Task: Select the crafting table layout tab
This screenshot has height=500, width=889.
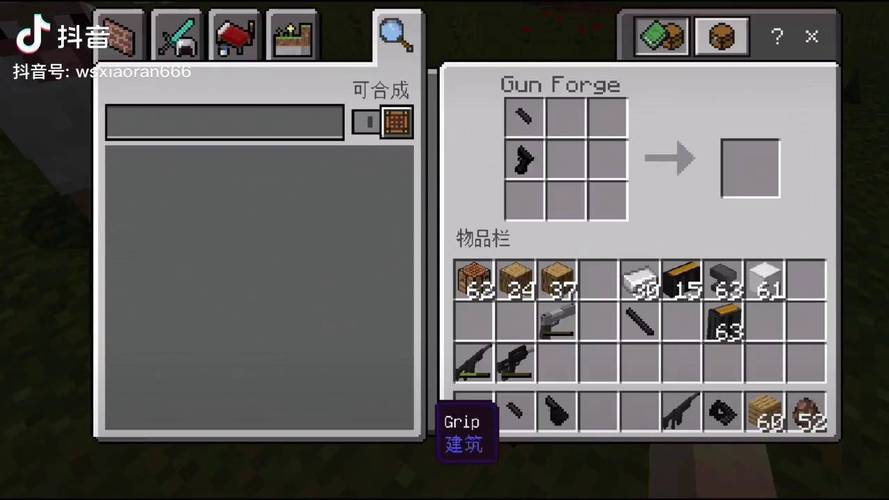Action: 722,38
